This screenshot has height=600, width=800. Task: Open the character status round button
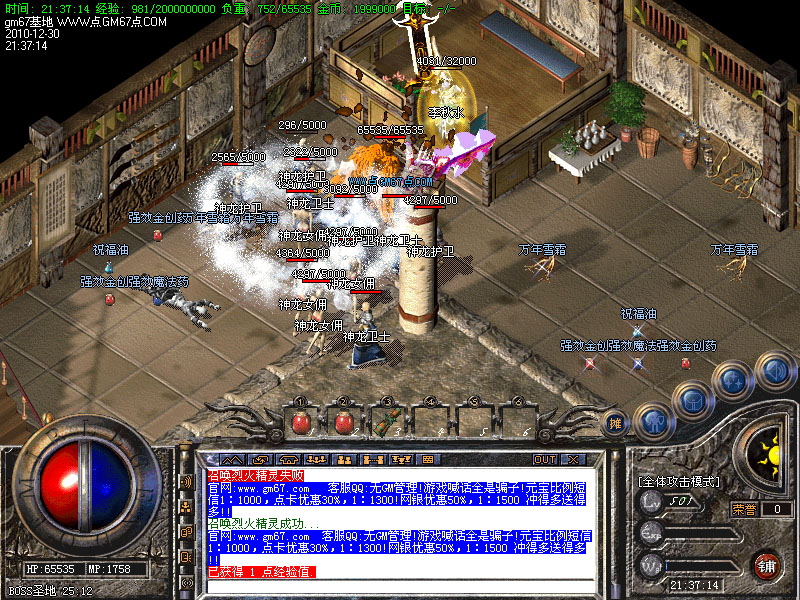coord(653,422)
